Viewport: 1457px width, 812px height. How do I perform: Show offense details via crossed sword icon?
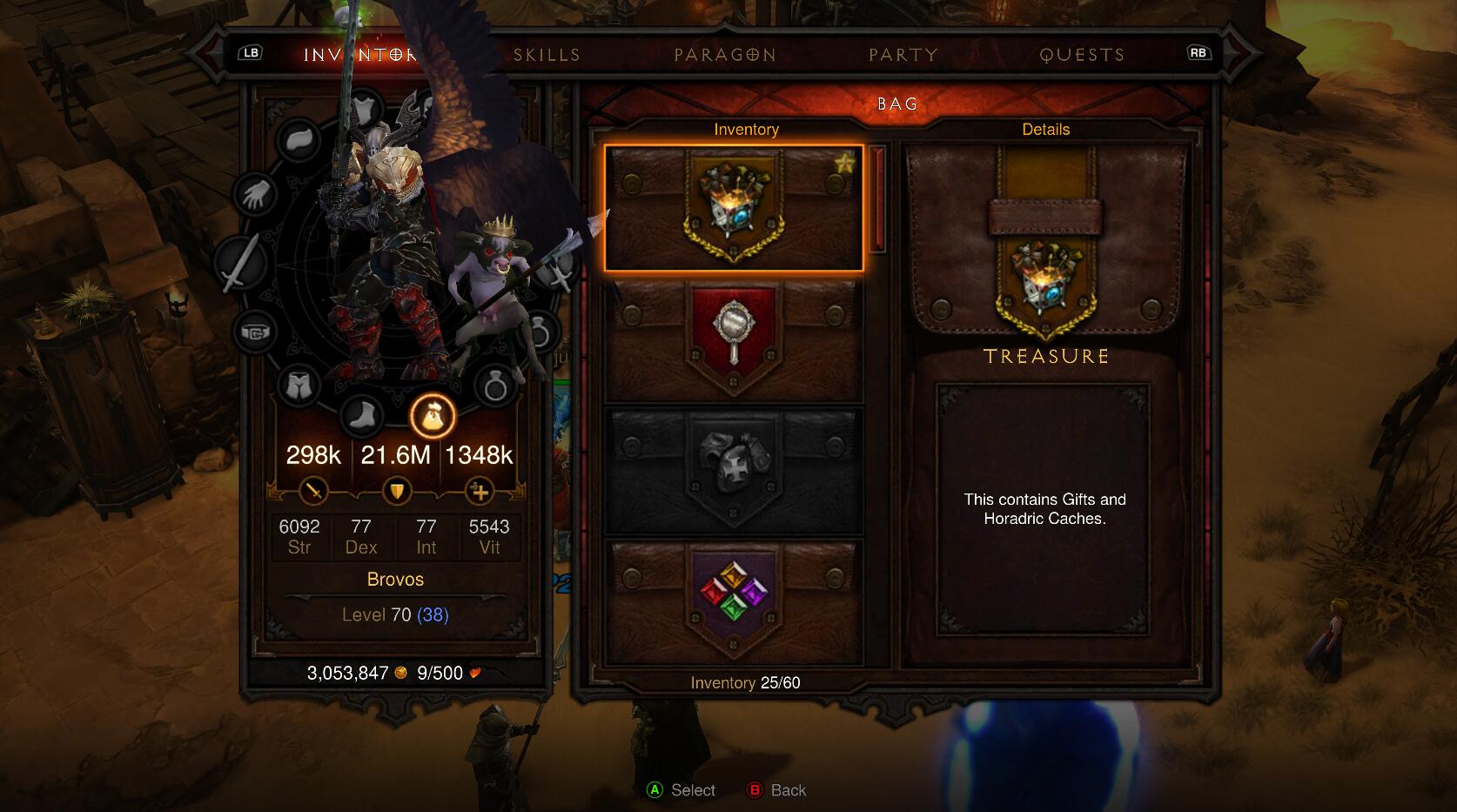pyautogui.click(x=313, y=492)
